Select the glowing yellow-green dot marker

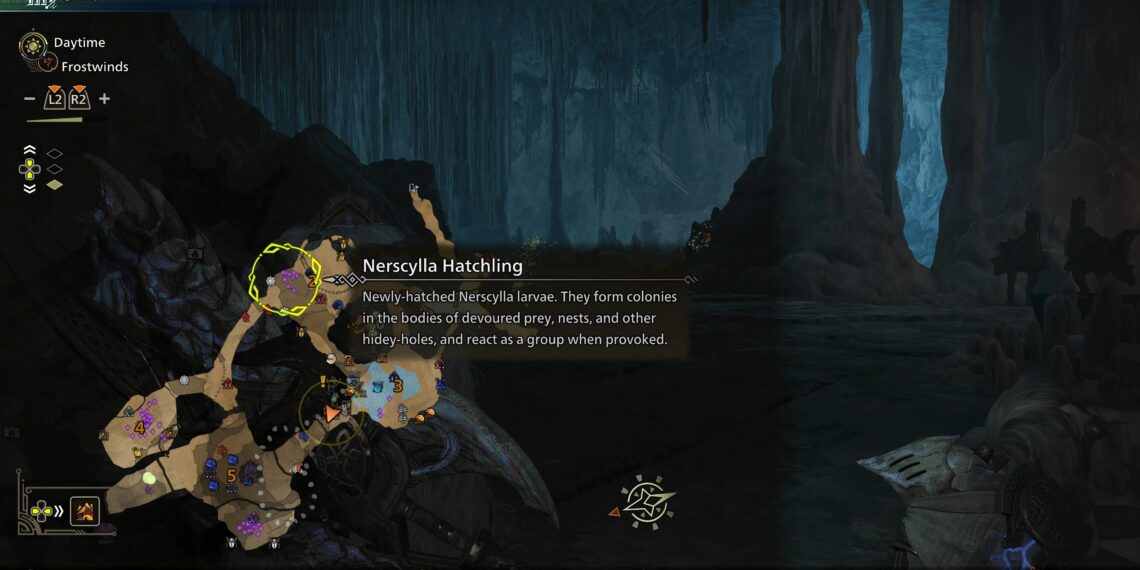point(149,478)
